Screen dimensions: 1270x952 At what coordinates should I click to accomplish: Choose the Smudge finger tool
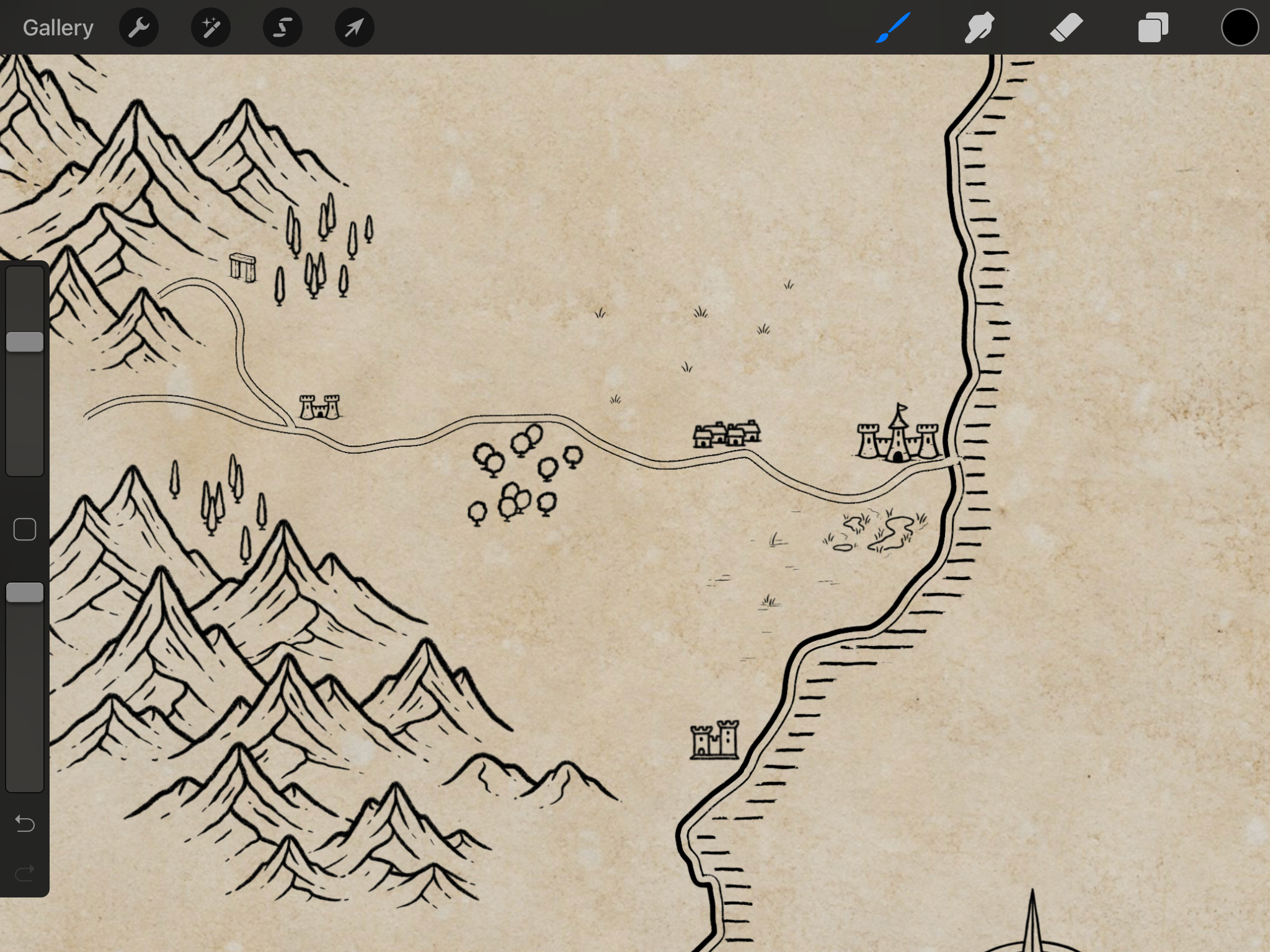(x=980, y=28)
